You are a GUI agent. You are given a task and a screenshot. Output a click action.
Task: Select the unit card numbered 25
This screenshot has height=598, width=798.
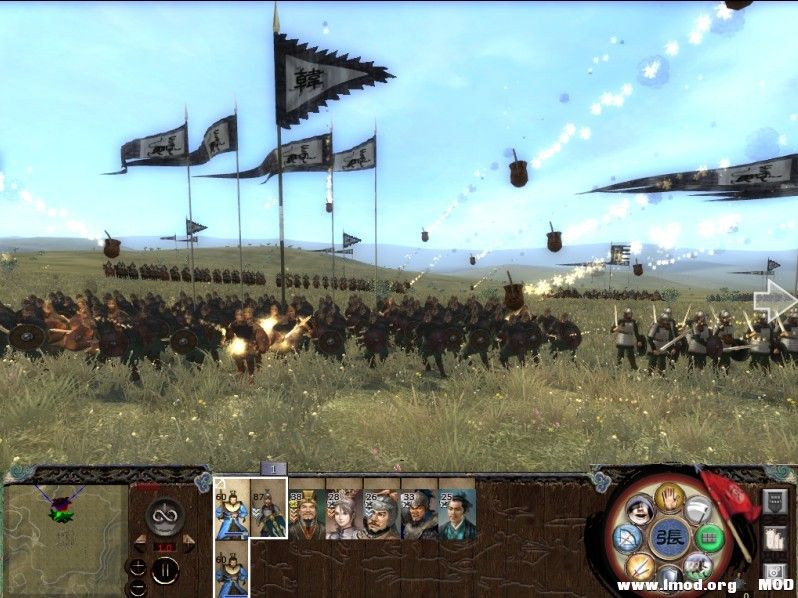(456, 510)
